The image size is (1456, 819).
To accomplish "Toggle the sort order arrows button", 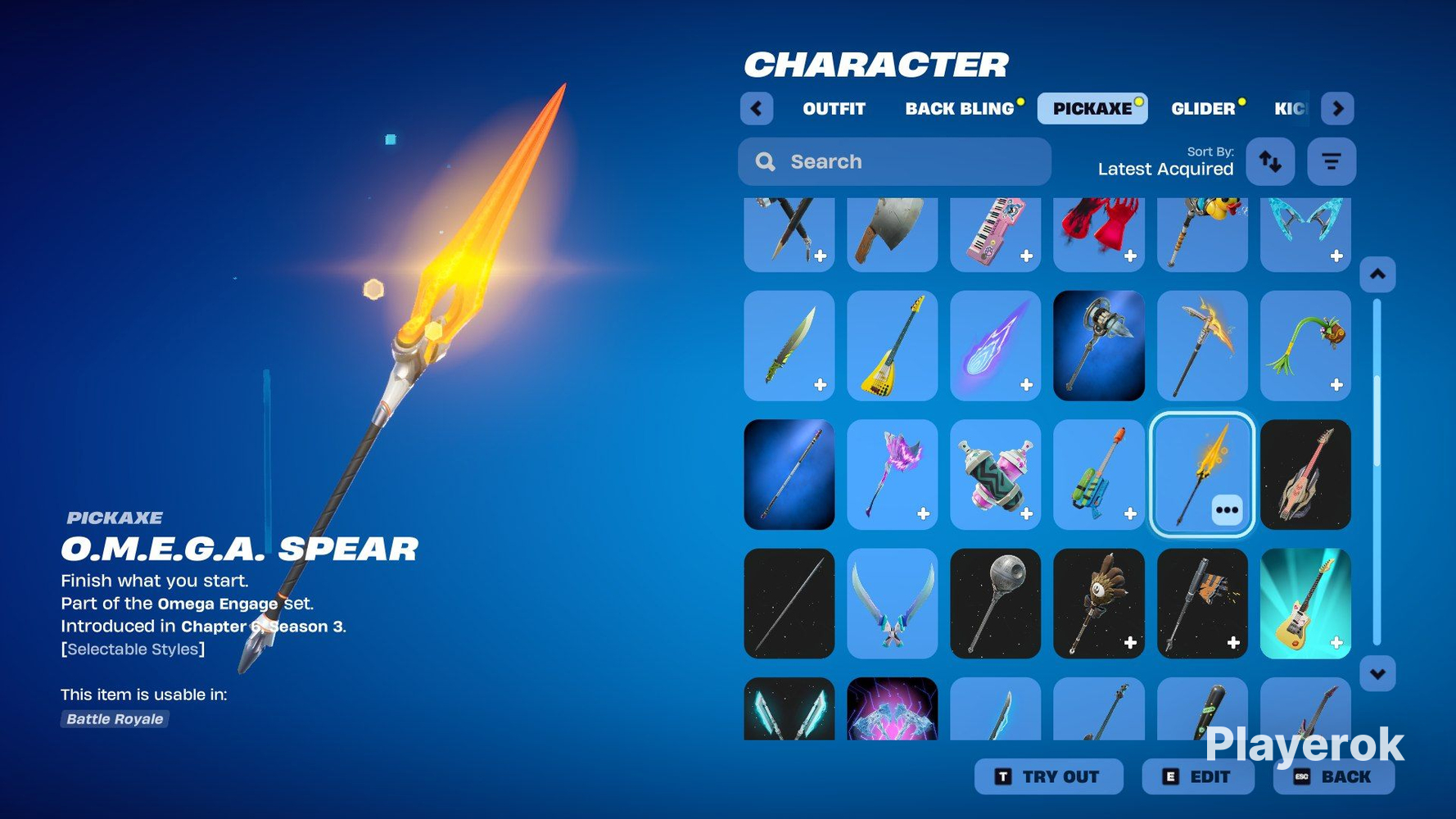I will pos(1270,162).
